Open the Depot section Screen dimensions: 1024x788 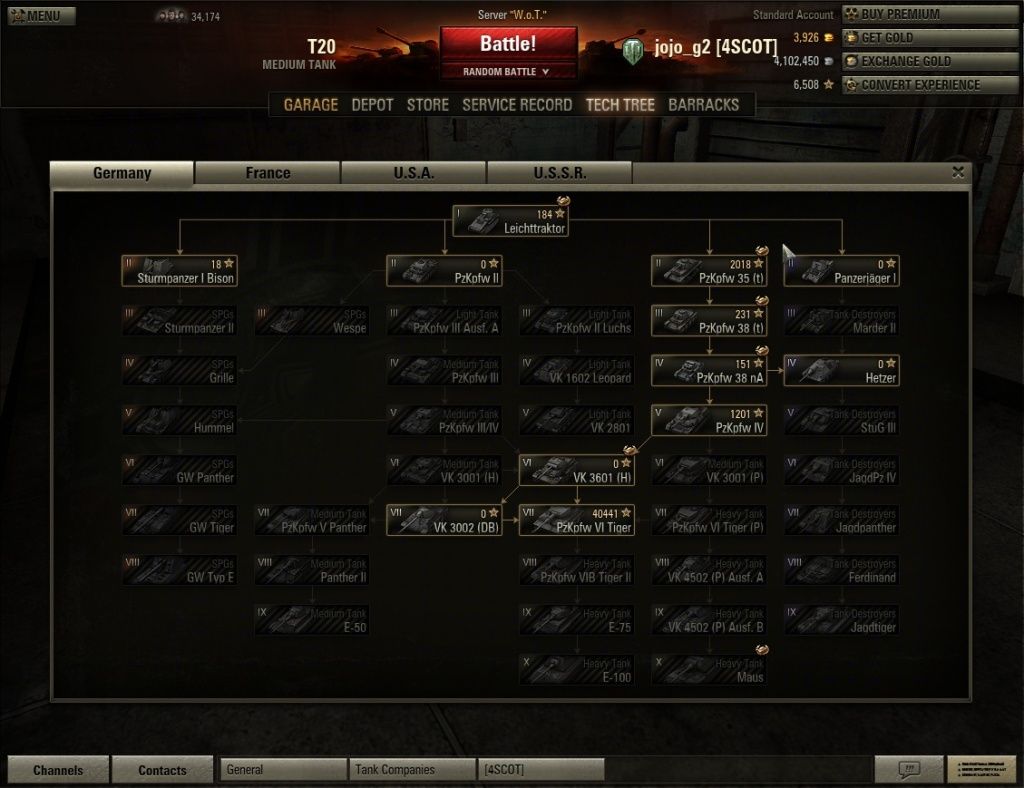pos(372,105)
